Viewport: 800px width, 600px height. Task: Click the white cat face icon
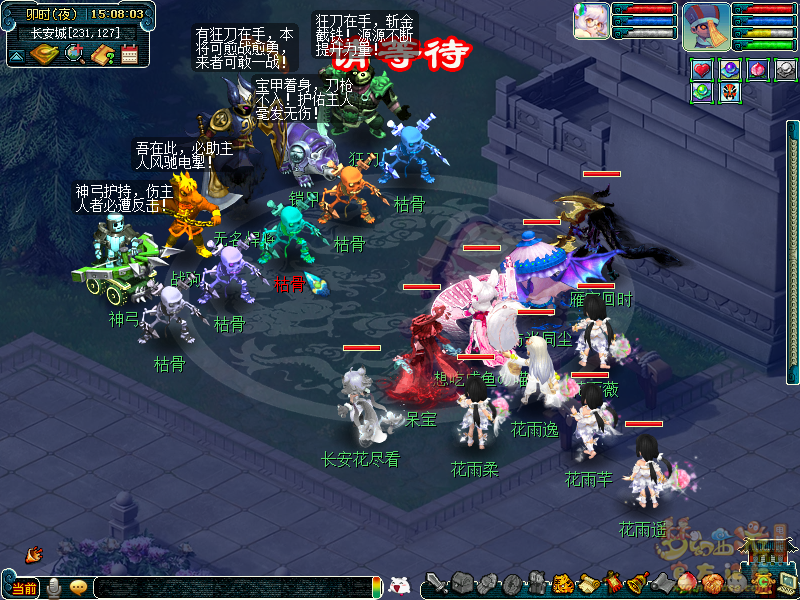click(x=398, y=586)
